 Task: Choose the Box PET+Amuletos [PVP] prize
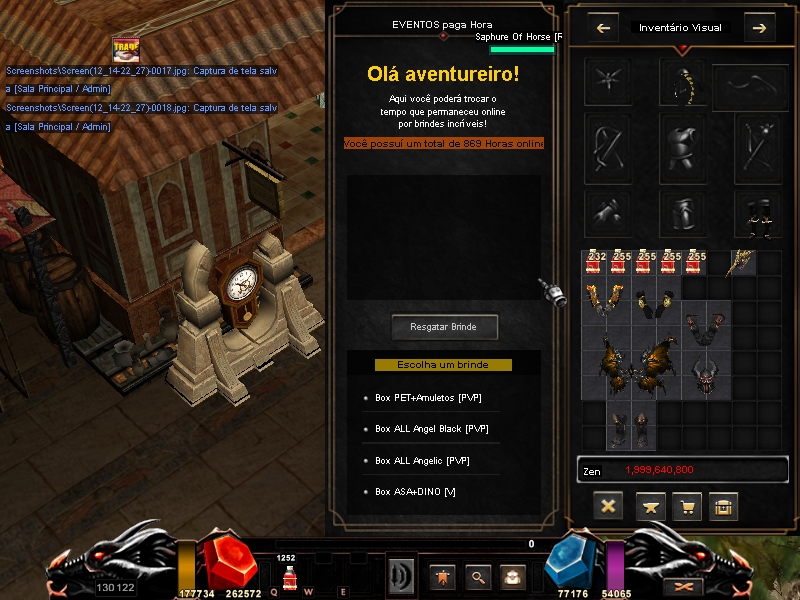click(429, 397)
